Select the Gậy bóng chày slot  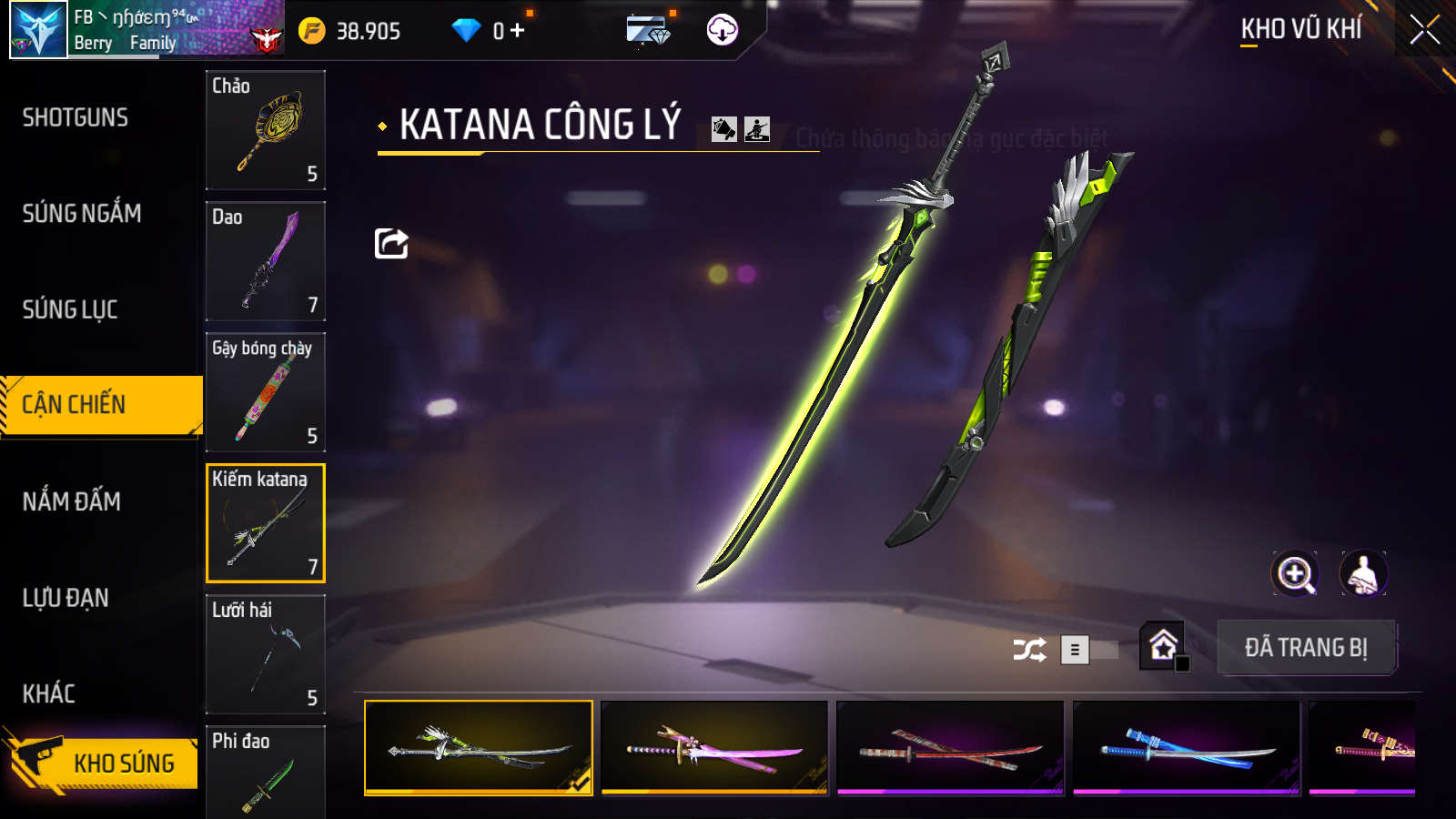(266, 392)
